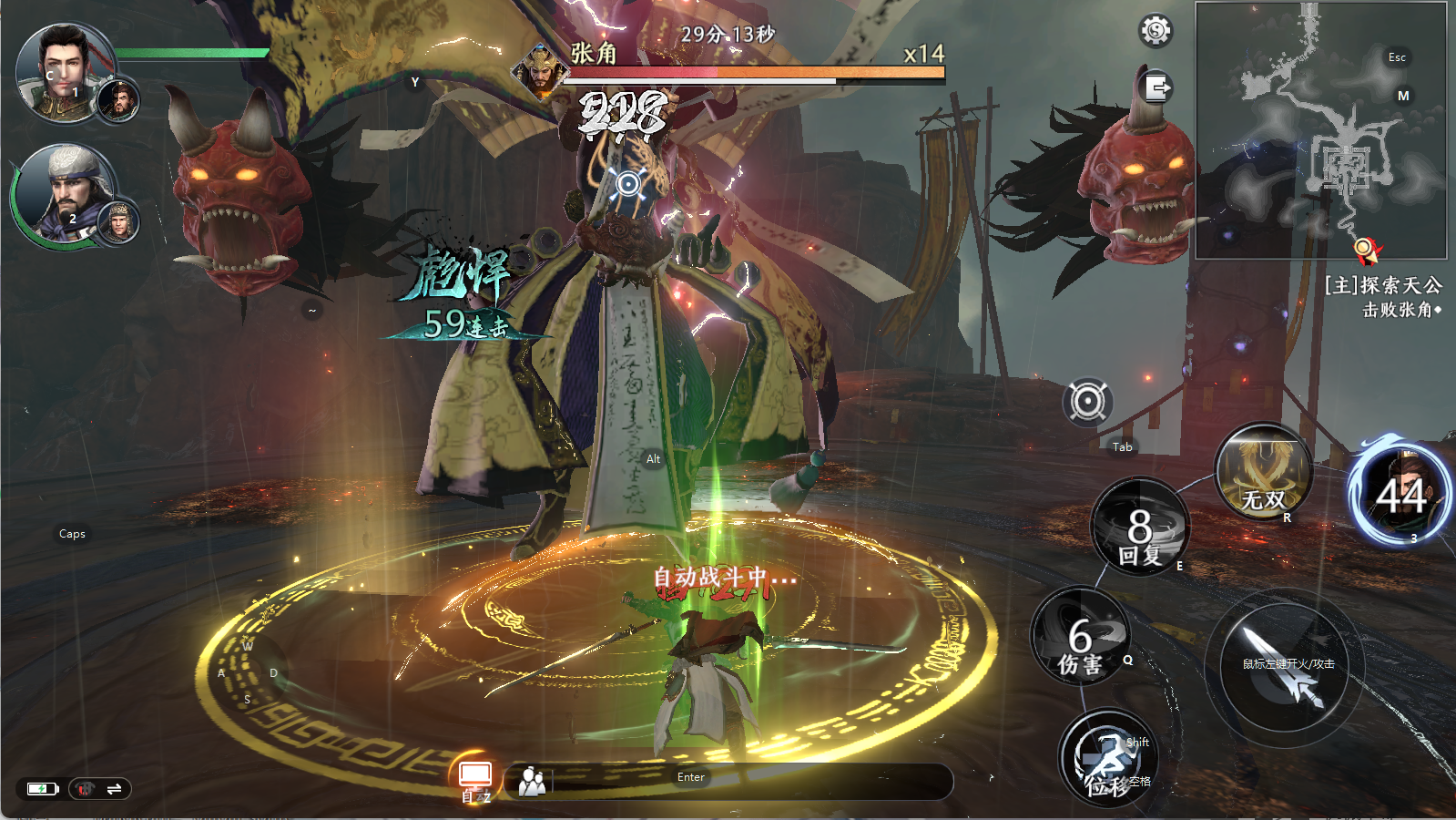Open the main quest tracker text
The height and width of the screenshot is (820, 1456).
(x=1382, y=297)
